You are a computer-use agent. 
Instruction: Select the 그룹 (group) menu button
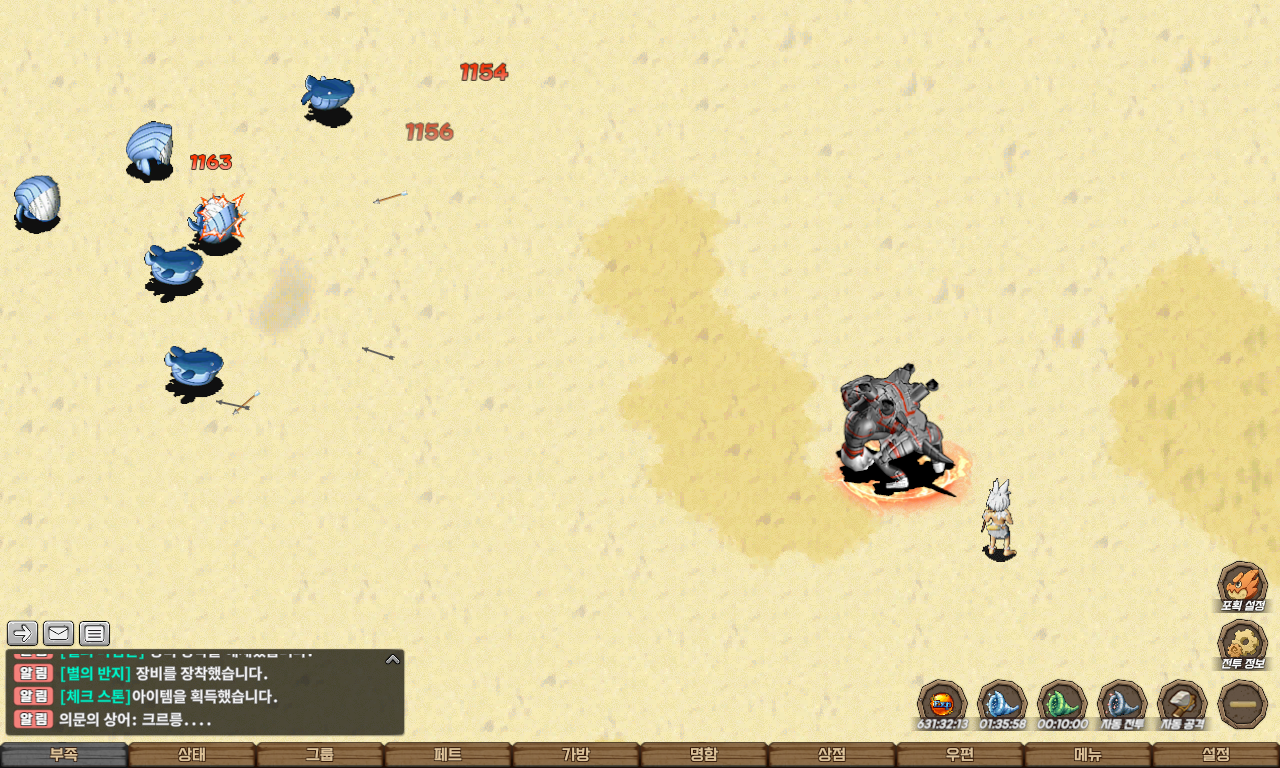pyautogui.click(x=320, y=755)
